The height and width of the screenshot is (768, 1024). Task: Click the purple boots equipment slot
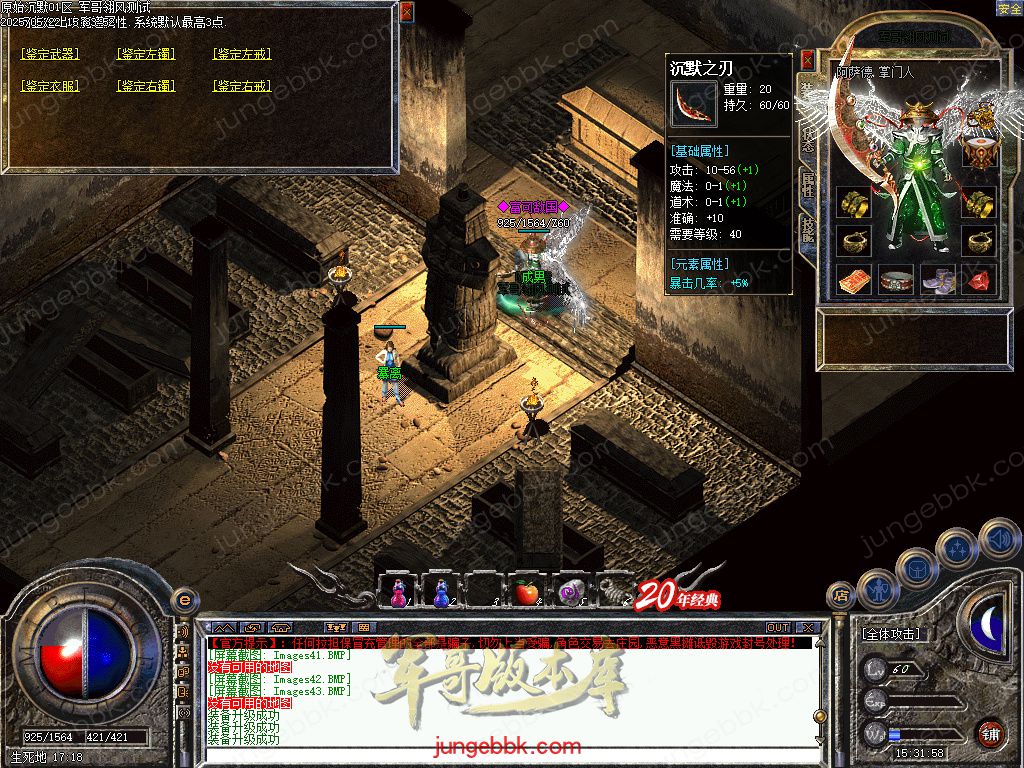[938, 280]
